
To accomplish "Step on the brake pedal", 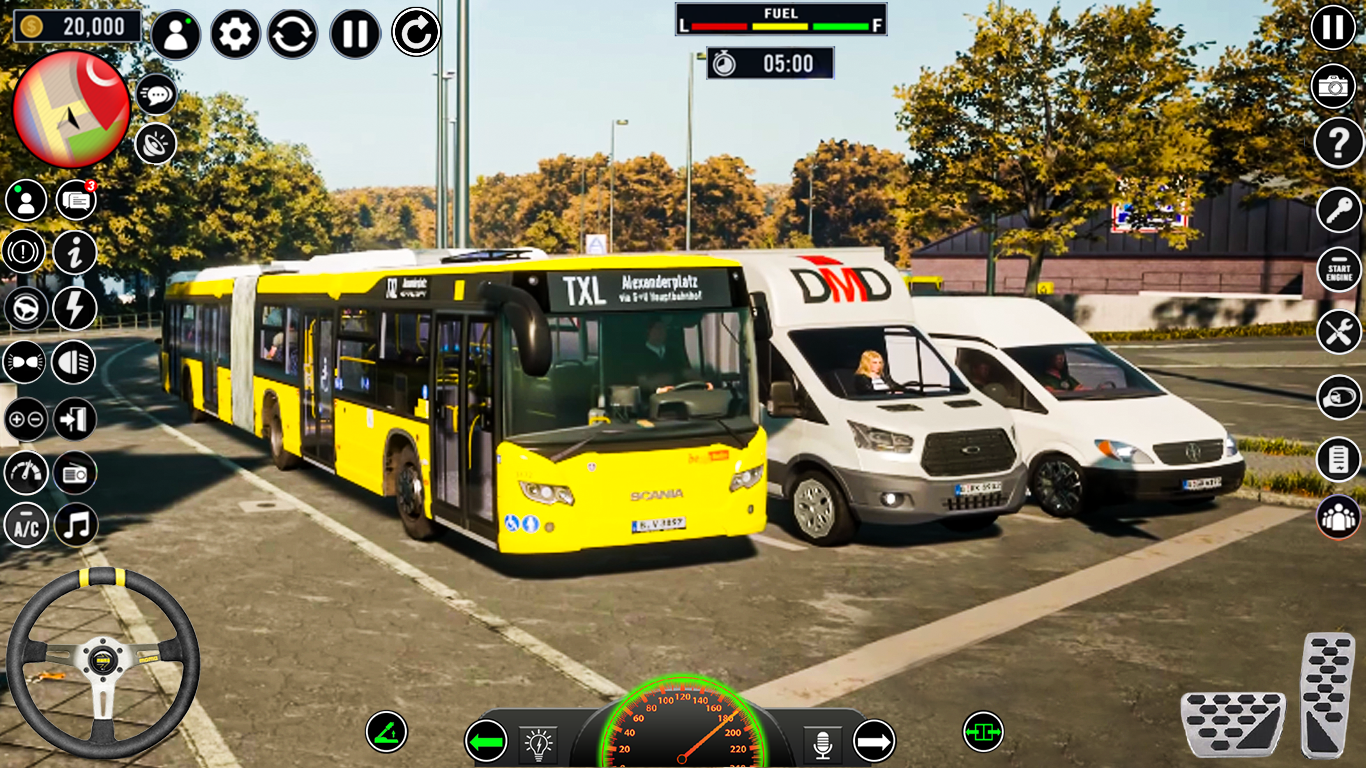I will pos(1232,722).
